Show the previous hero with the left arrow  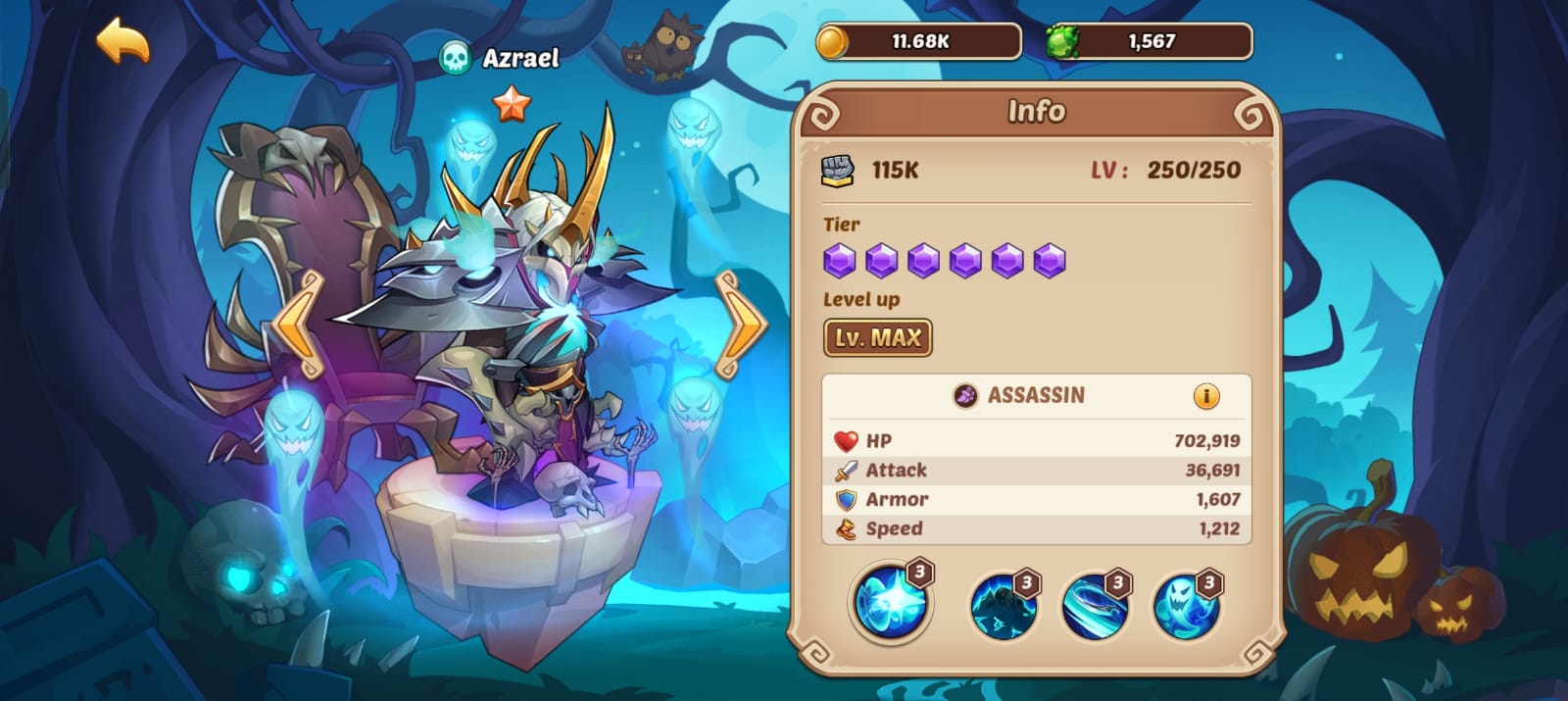coord(296,324)
